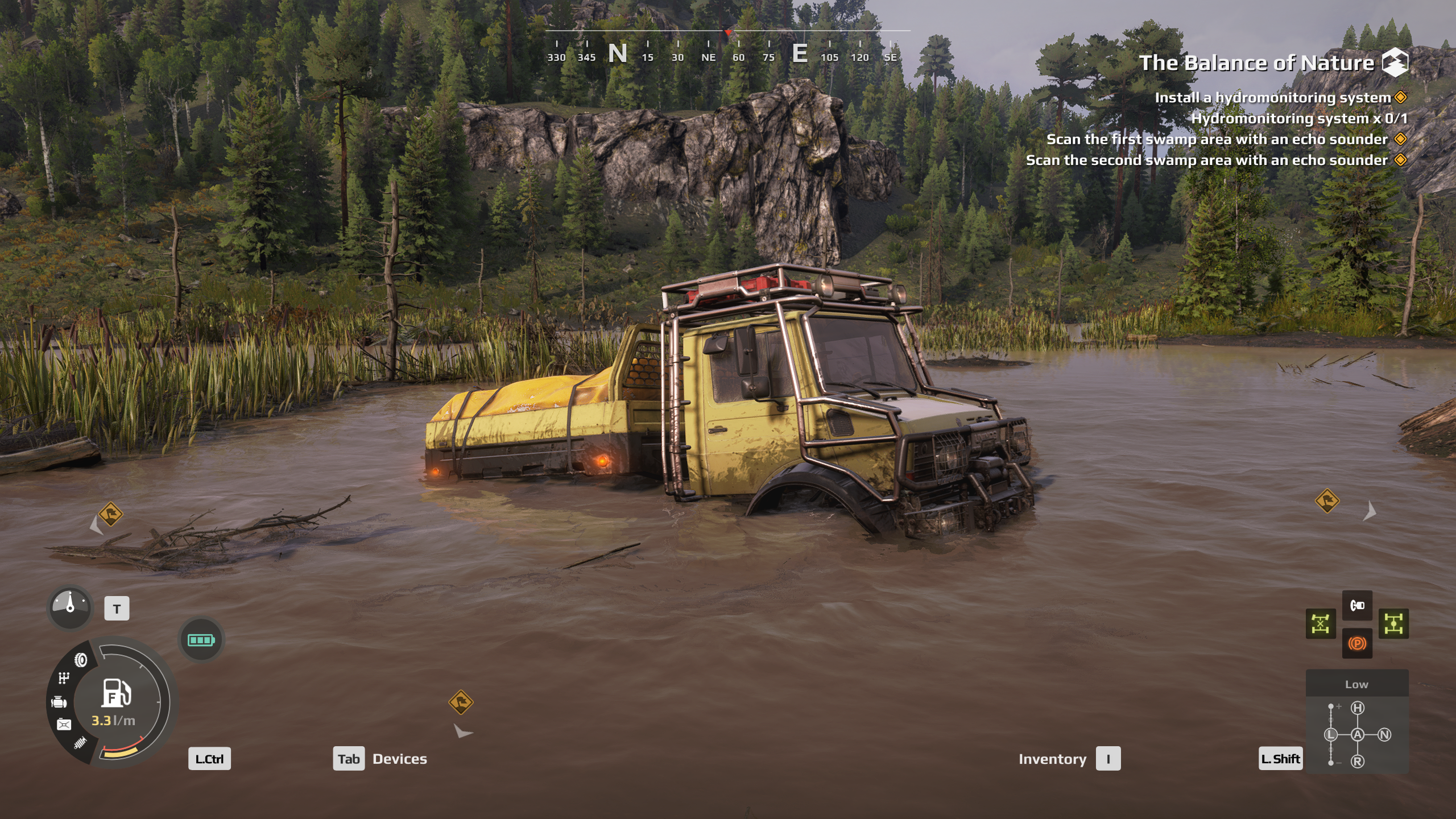Select the suspension spring status icon
Screen dimensions: 1456x819
coord(80,742)
